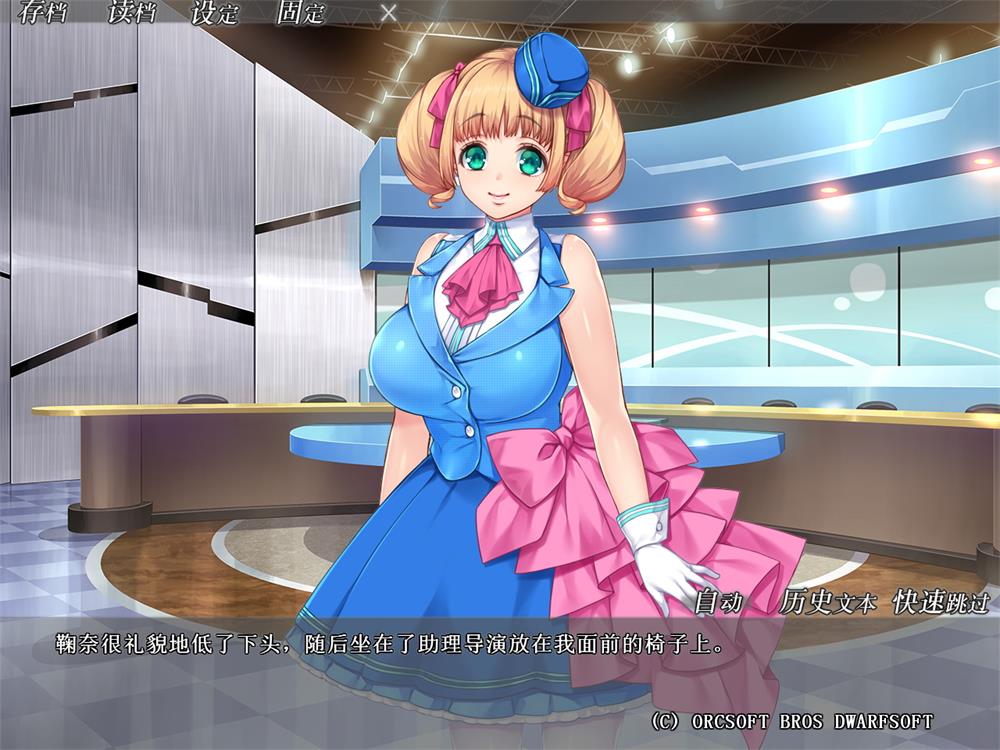The image size is (1000, 750).
Task: Activate 快速跳过 fast skip
Action: tap(940, 602)
